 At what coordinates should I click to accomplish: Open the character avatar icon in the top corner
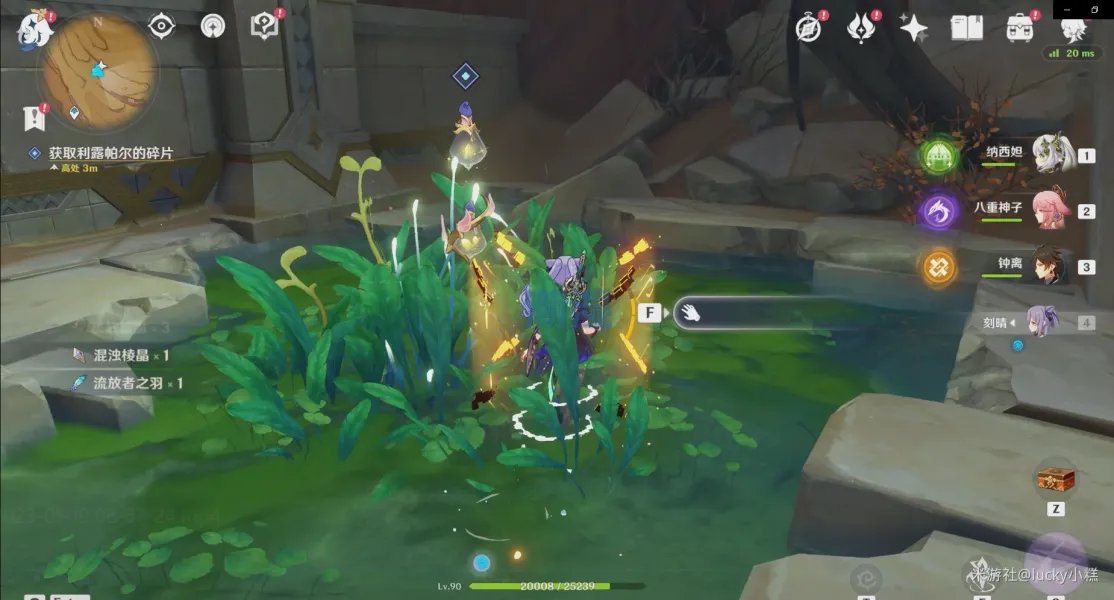(x=1071, y=28)
